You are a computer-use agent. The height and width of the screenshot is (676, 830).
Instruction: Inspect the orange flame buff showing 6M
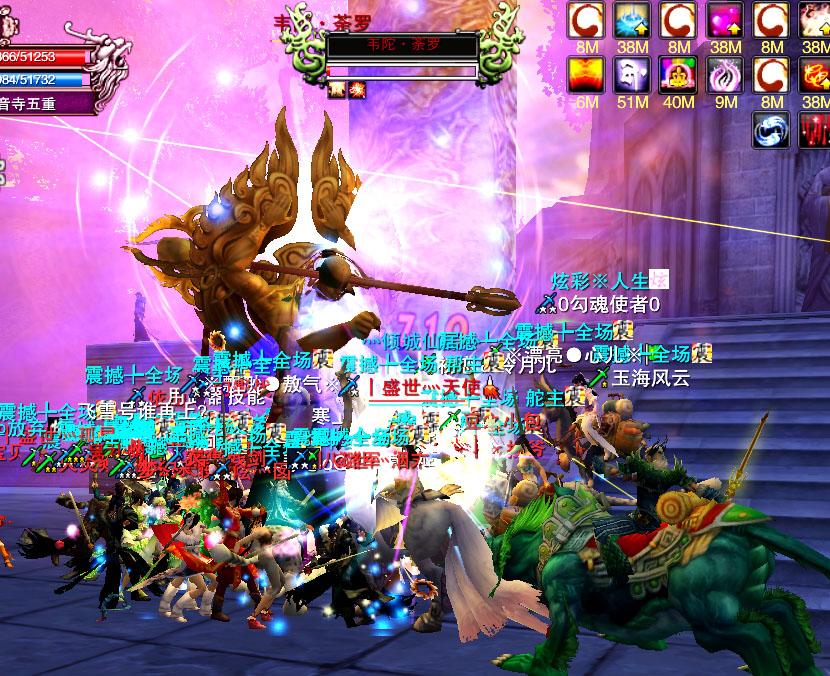tap(586, 75)
